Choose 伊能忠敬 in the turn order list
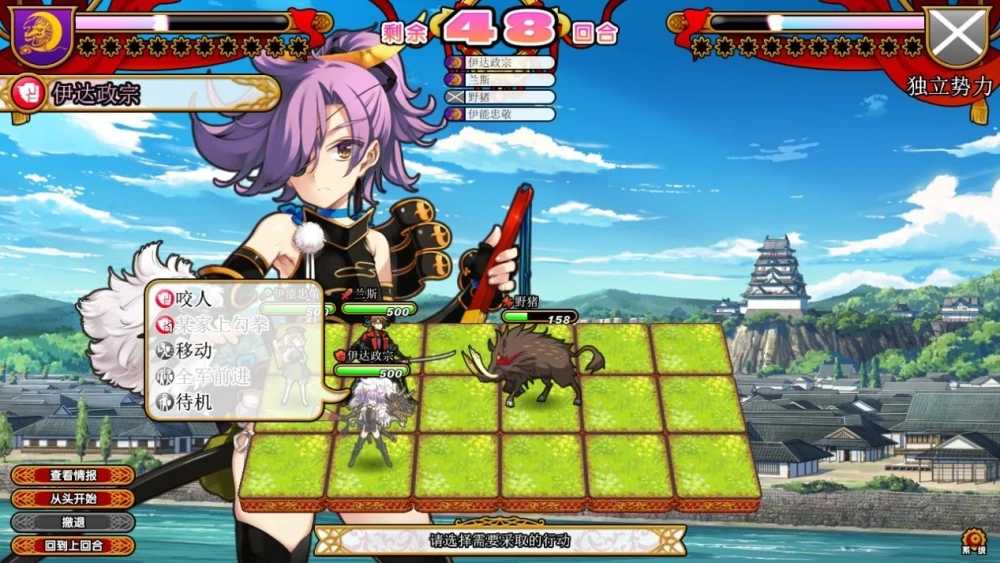This screenshot has width=1000, height=563. (x=500, y=114)
